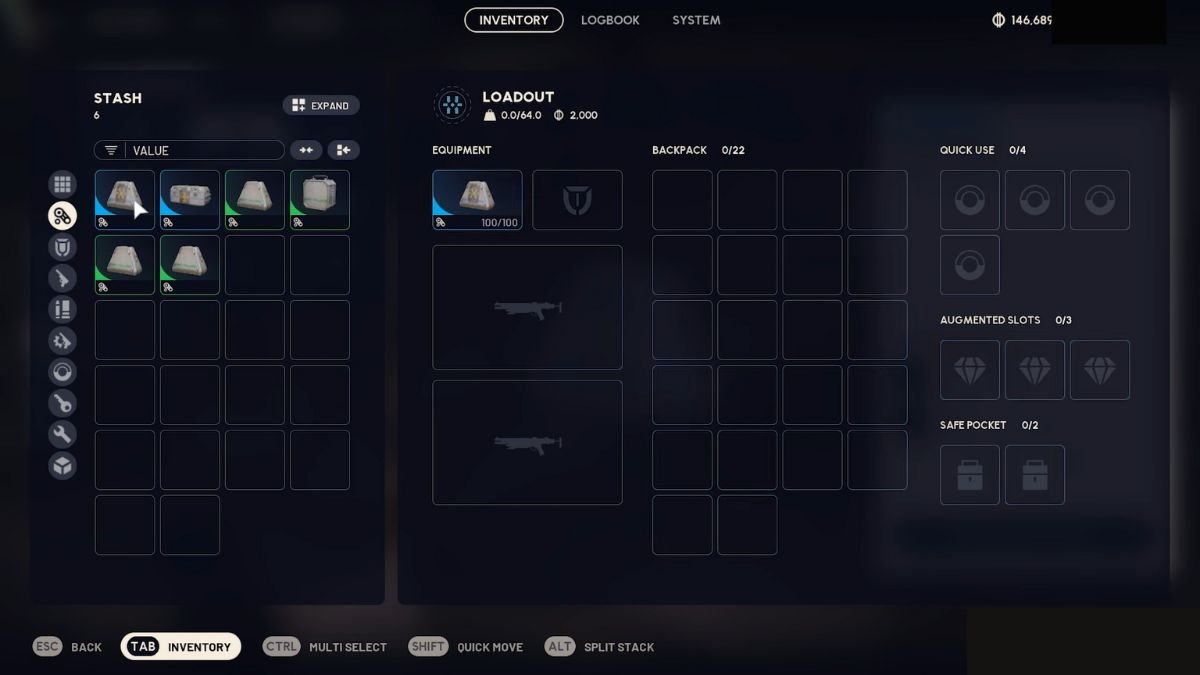Open the Value sort dropdown
Image resolution: width=1200 pixels, height=675 pixels.
tap(189, 150)
